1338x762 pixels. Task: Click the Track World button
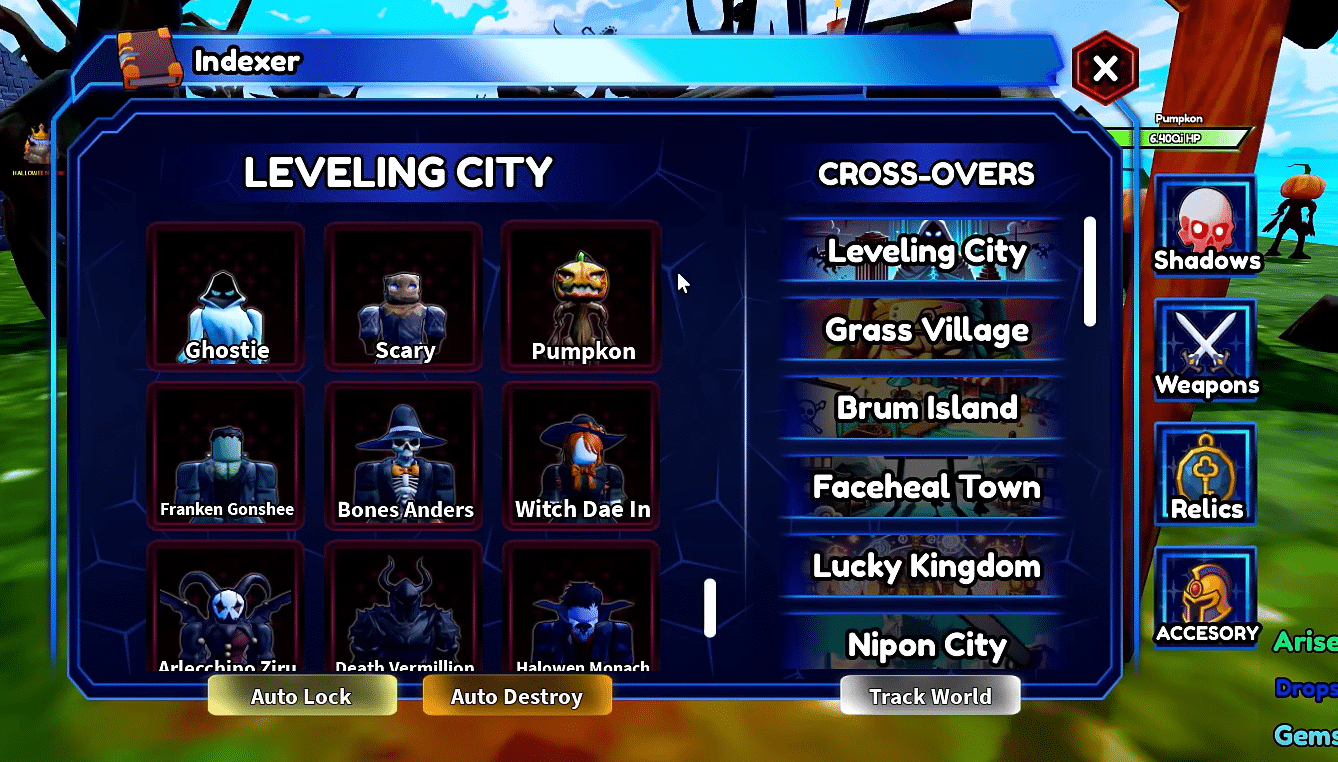(x=930, y=696)
